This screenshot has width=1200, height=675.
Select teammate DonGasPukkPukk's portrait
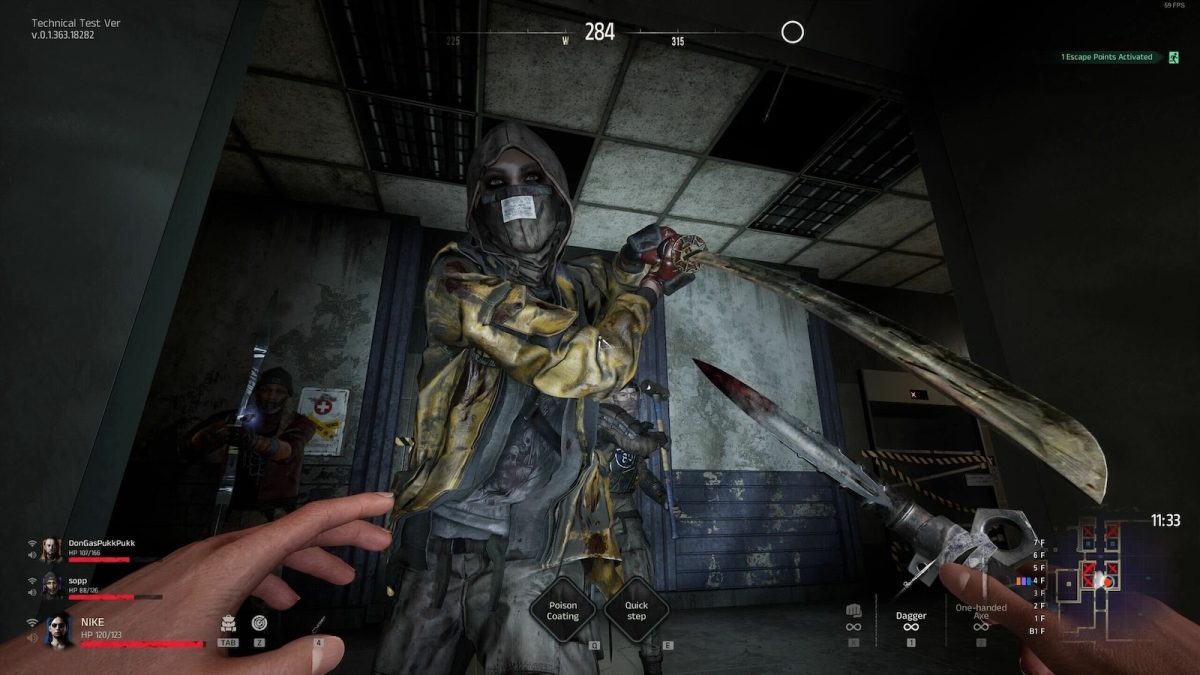pyautogui.click(x=51, y=549)
